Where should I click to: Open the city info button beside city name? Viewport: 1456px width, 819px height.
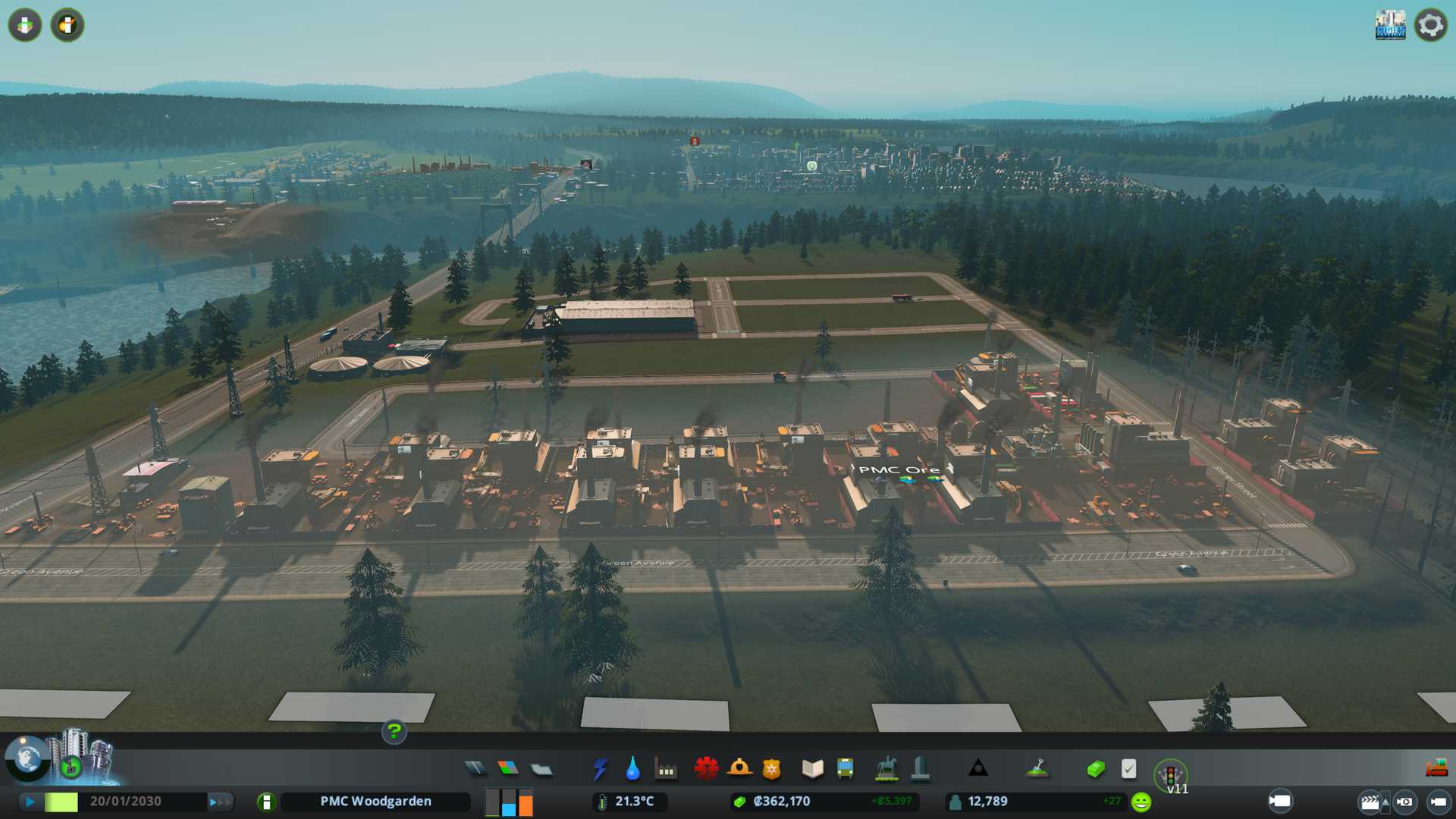(x=266, y=802)
